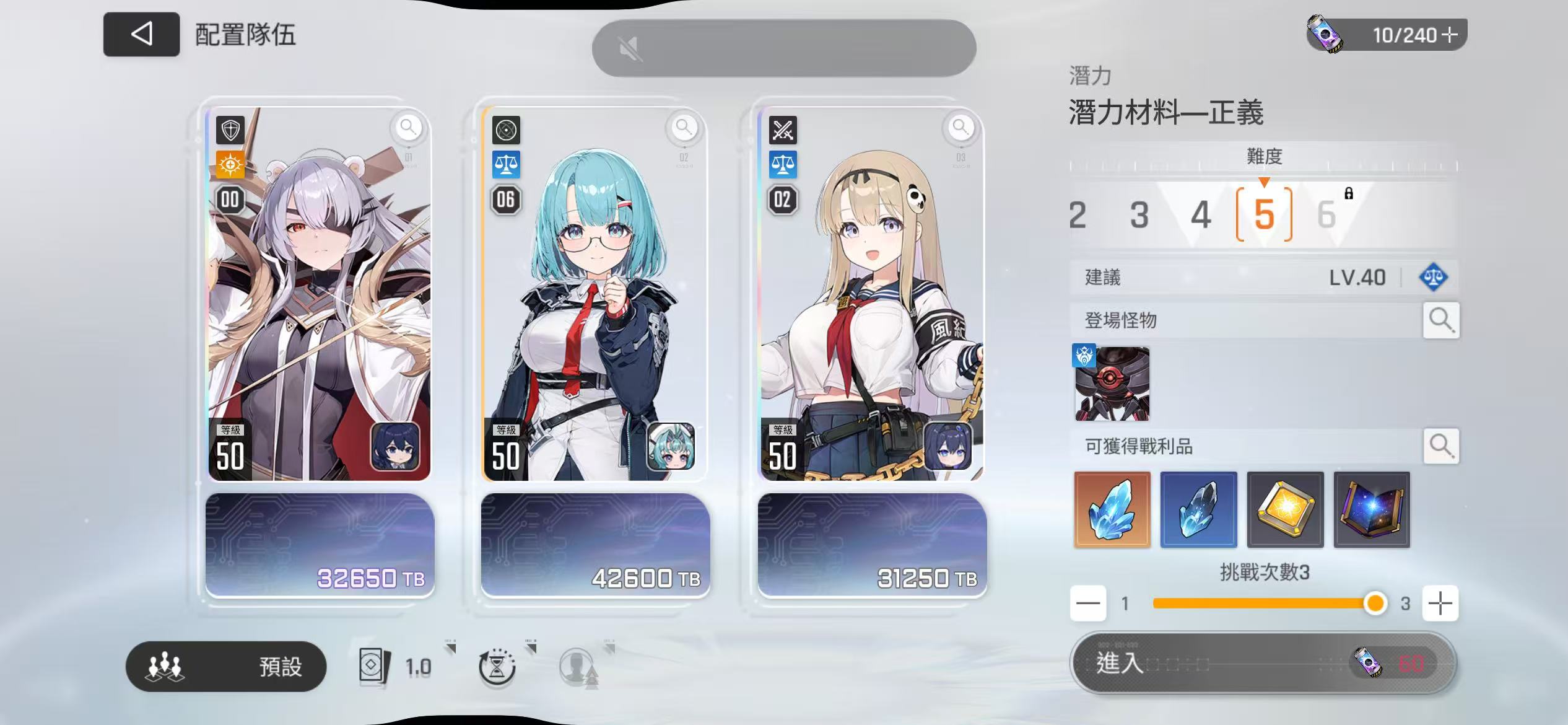Open the 32650 TB memory slot
The height and width of the screenshot is (725, 1568).
(320, 545)
